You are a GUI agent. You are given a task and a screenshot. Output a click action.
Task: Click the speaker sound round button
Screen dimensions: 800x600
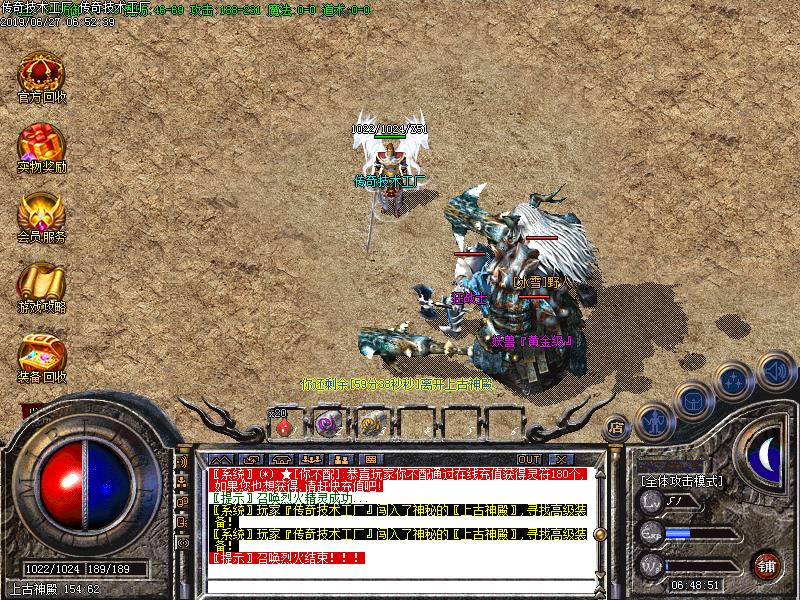[774, 370]
